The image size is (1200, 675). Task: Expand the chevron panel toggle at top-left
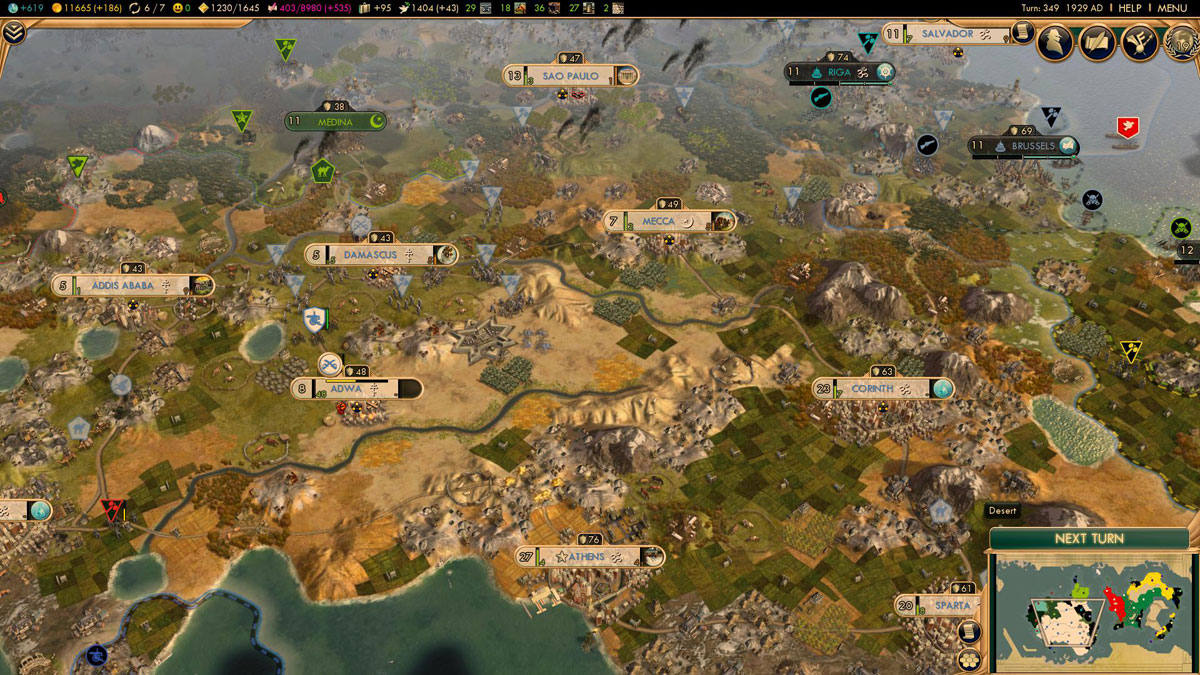[x=13, y=32]
